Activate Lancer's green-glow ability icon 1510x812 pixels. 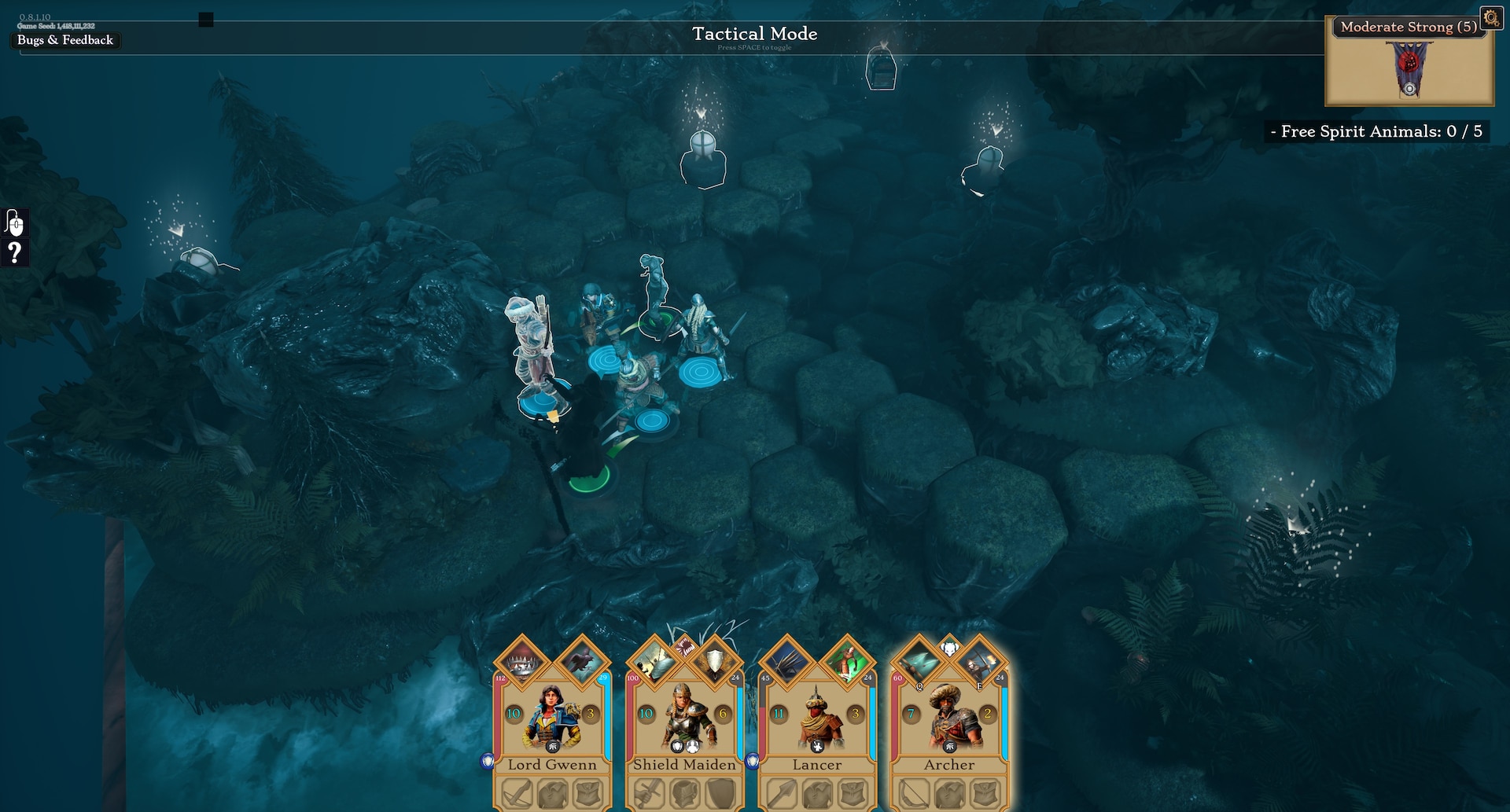click(846, 662)
